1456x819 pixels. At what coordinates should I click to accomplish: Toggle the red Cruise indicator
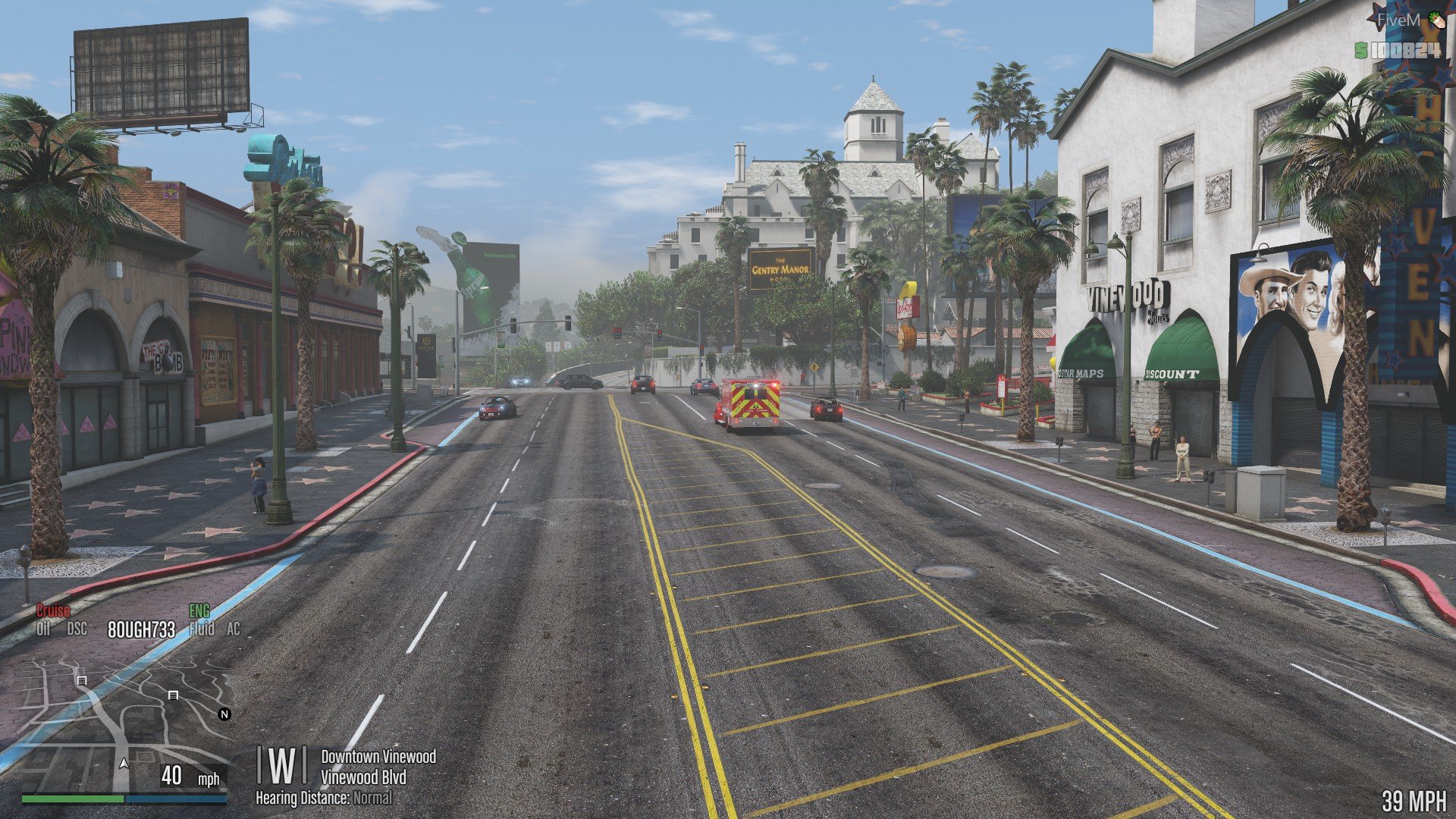tap(53, 611)
